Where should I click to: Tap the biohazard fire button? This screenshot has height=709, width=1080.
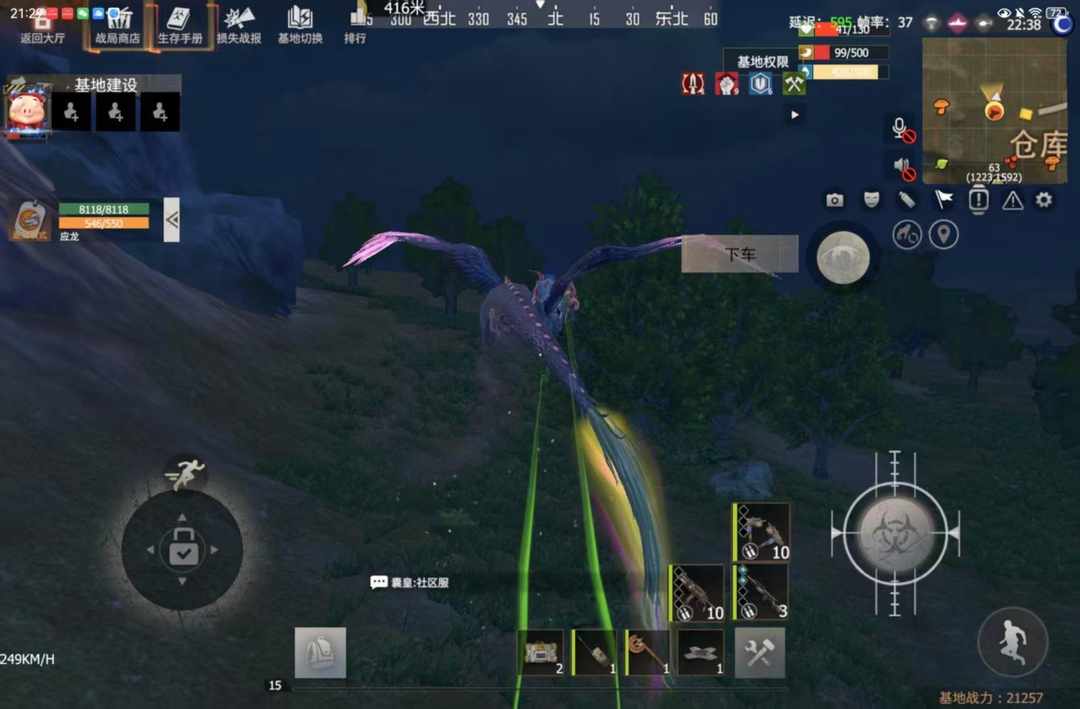tap(895, 533)
